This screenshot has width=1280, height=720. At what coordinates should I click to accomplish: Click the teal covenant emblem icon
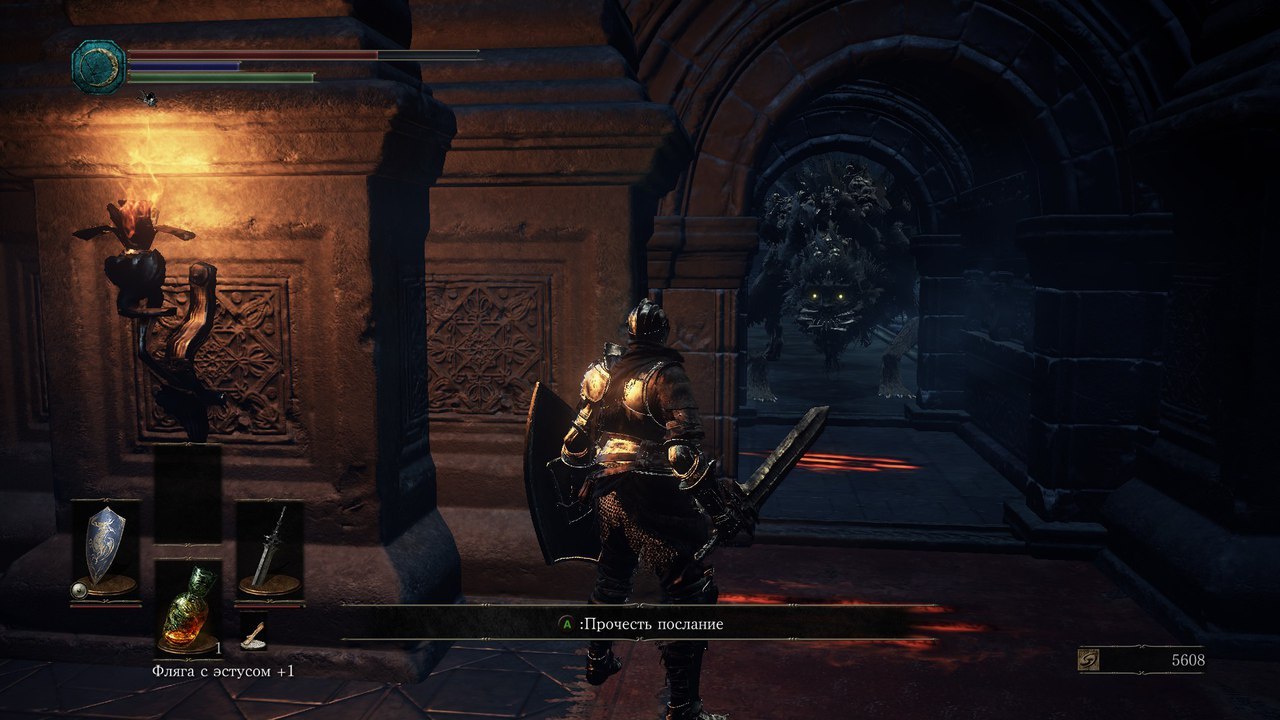coord(98,67)
